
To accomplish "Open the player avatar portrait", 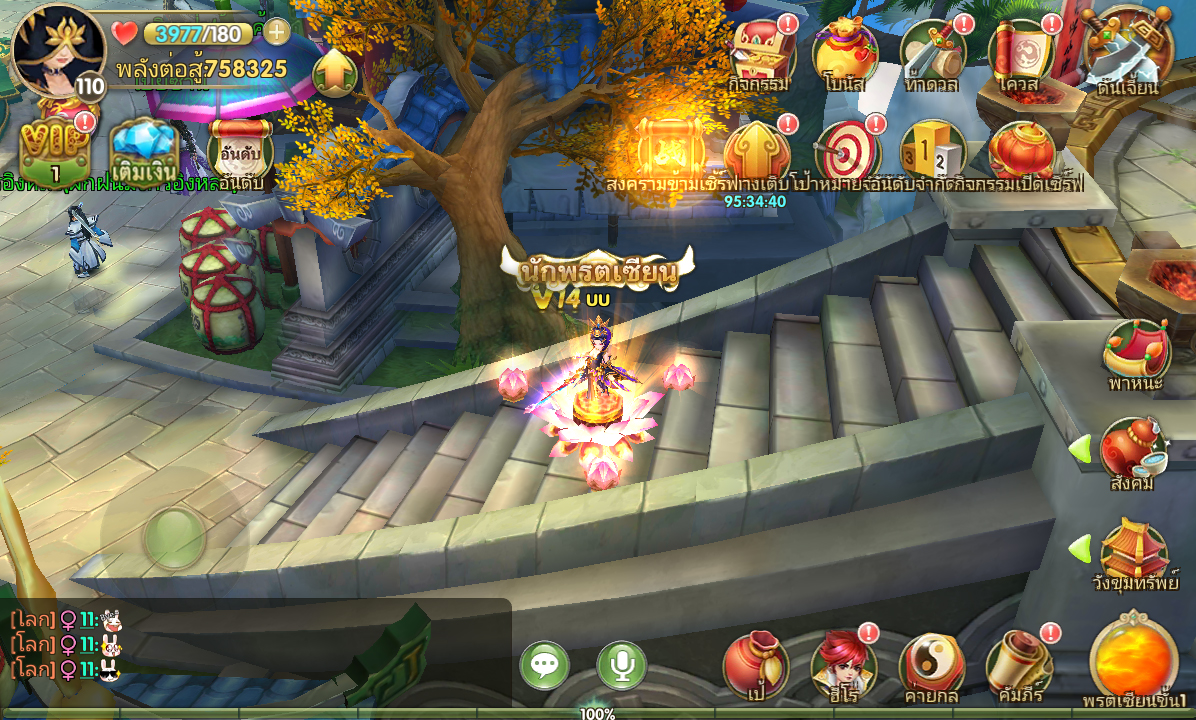I will pos(56,50).
